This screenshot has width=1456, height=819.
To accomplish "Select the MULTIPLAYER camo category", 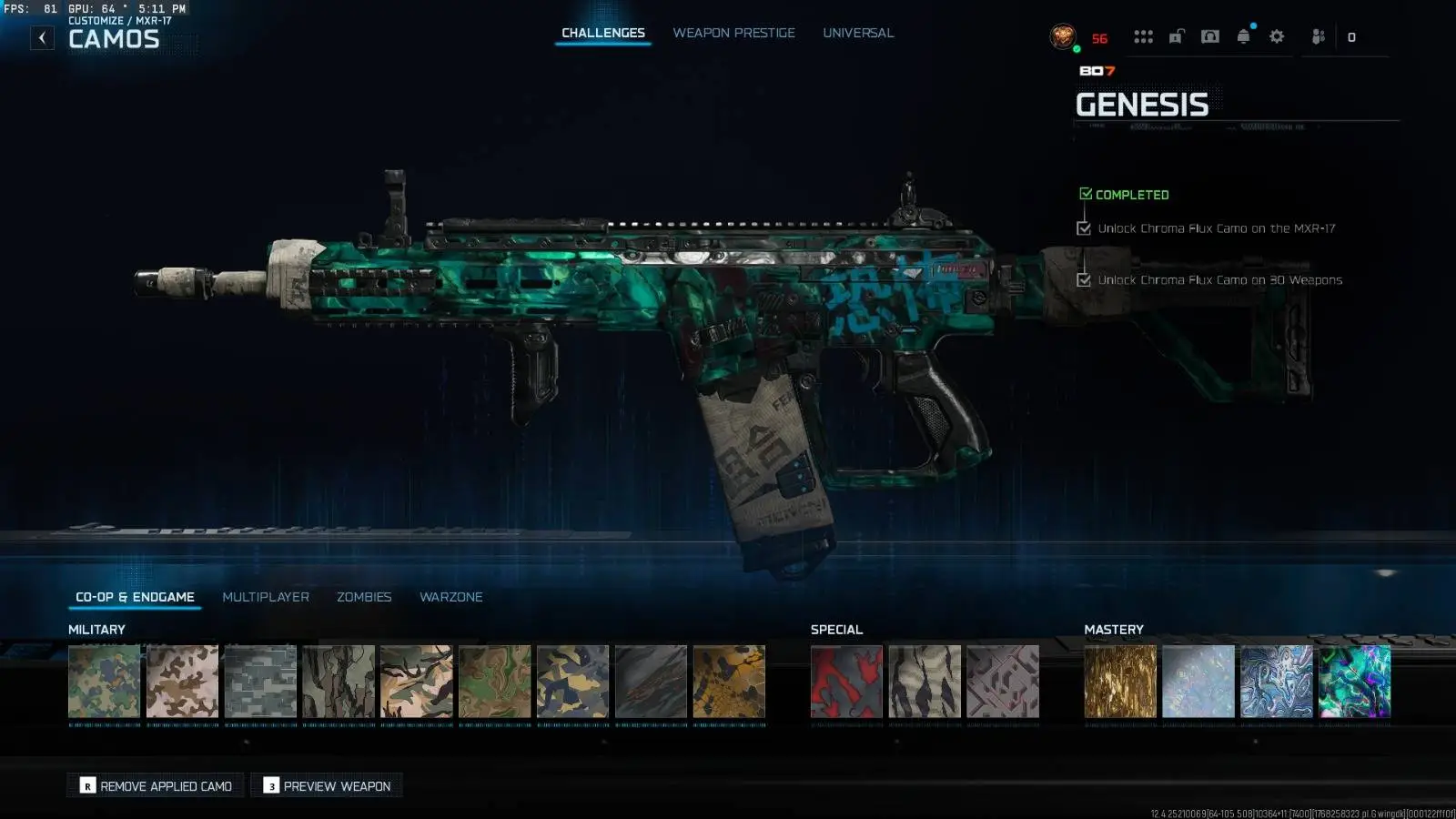I will pos(265,596).
